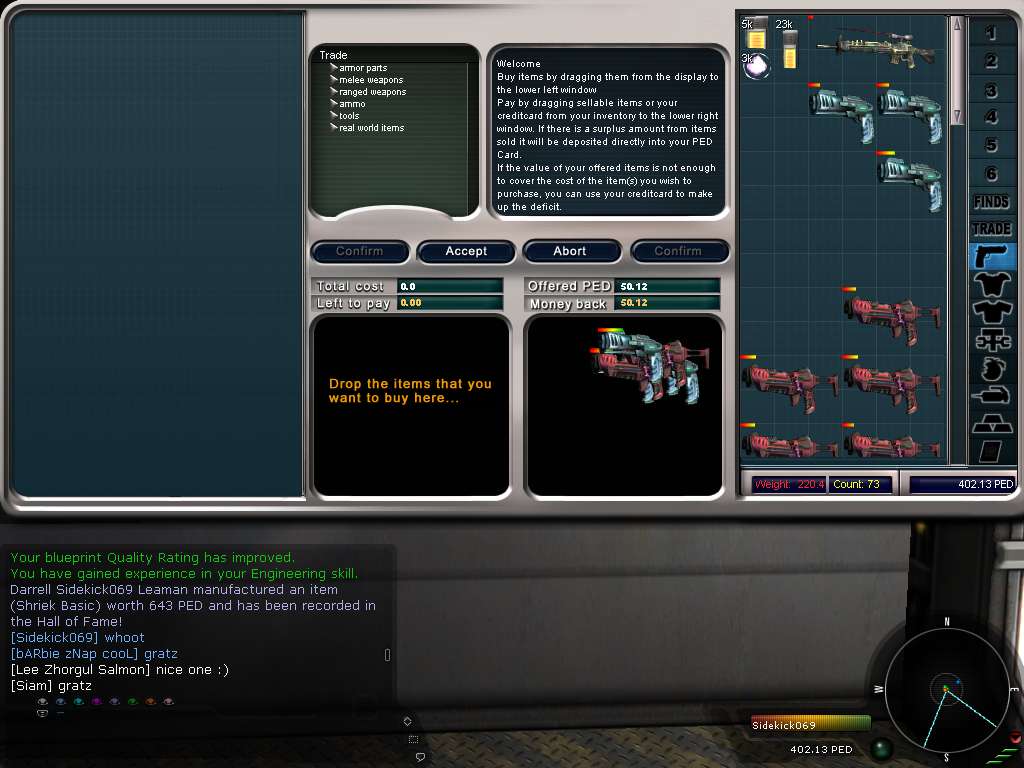Viewport: 1024px width, 768px height.
Task: Switch to the FINDS inventory tab
Action: [x=991, y=202]
